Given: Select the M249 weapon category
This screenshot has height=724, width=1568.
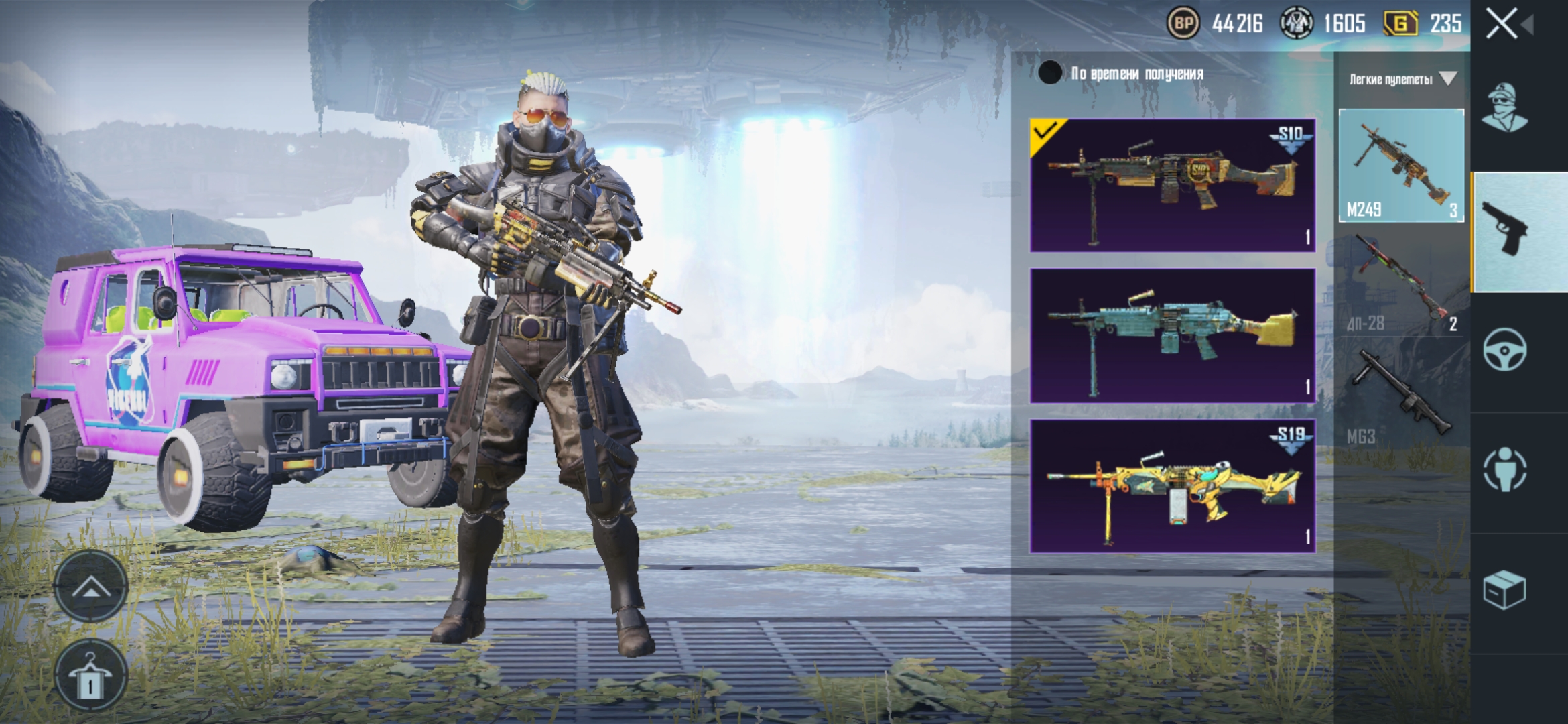Looking at the screenshot, I should click(x=1401, y=165).
